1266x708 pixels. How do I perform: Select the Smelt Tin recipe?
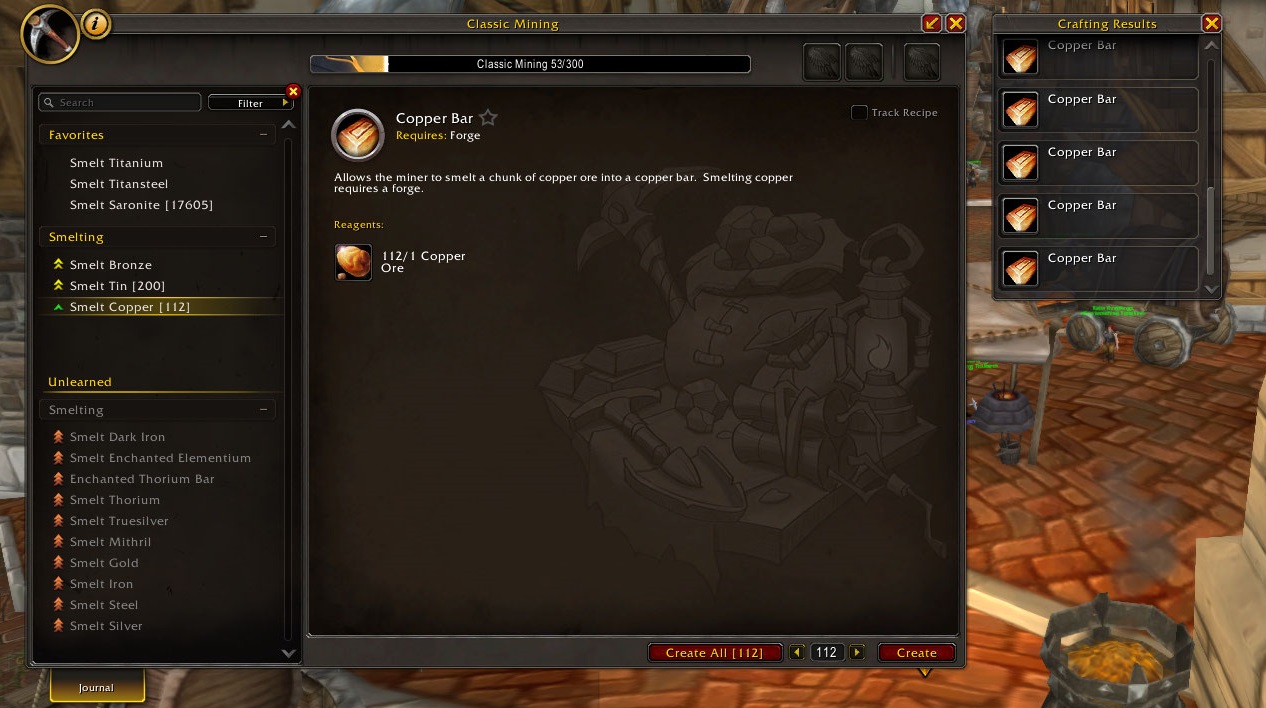(117, 286)
